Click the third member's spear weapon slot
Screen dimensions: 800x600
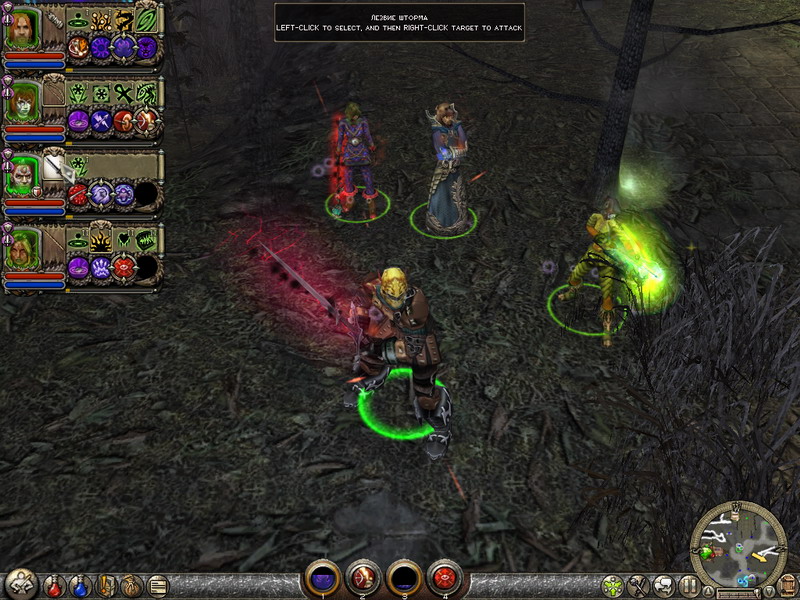53,169
